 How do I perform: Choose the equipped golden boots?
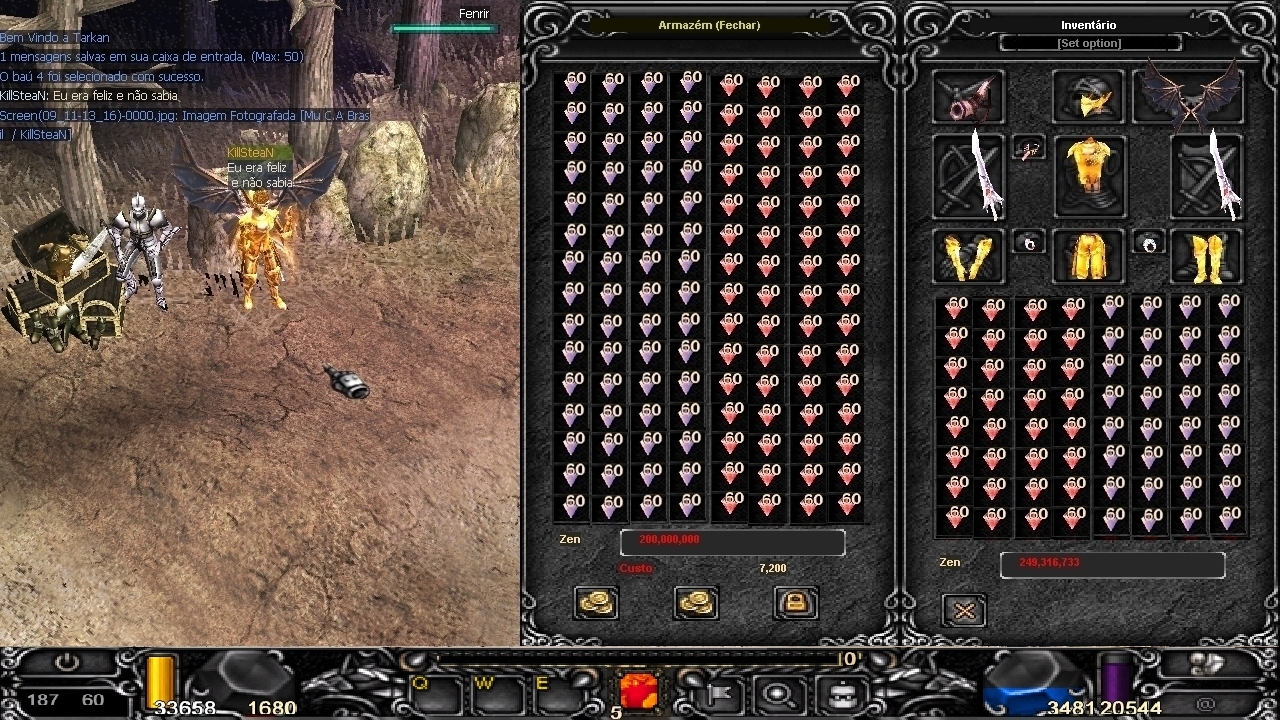tap(1207, 256)
